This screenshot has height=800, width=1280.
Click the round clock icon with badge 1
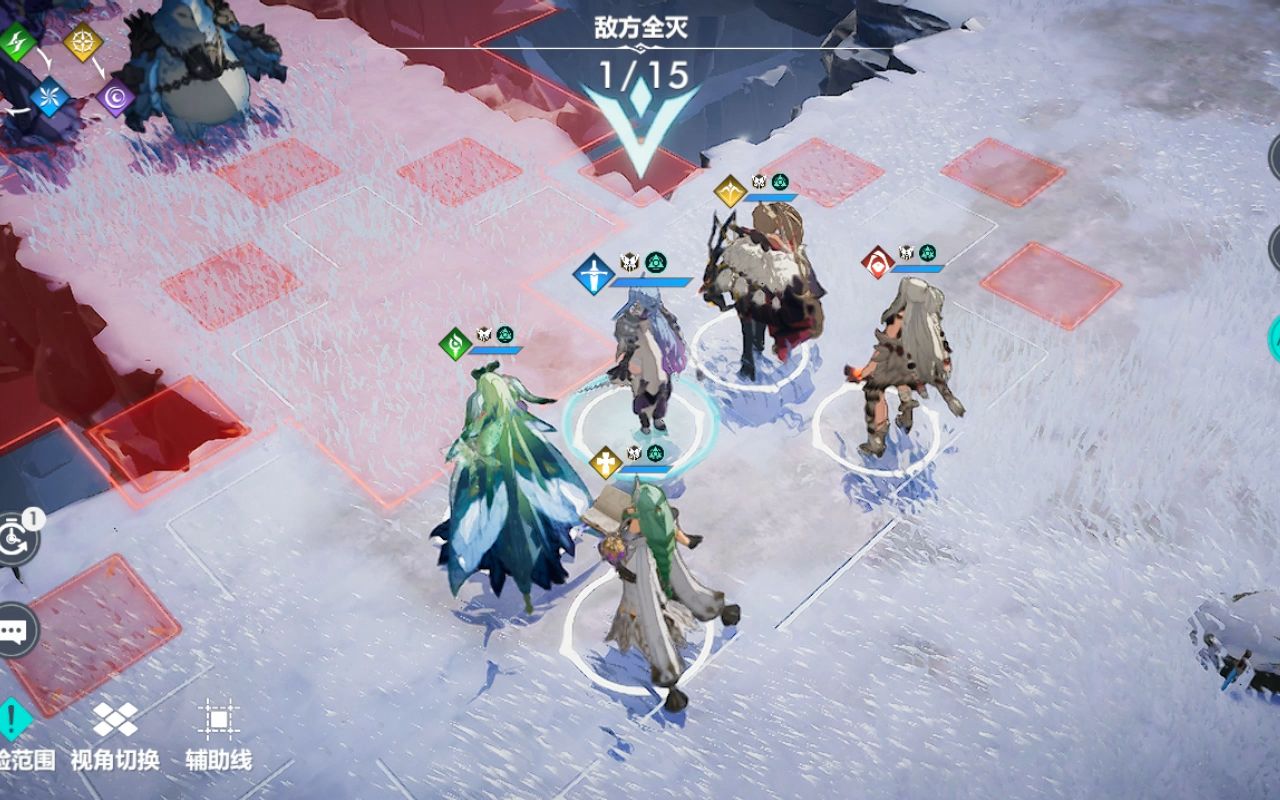[x=17, y=540]
